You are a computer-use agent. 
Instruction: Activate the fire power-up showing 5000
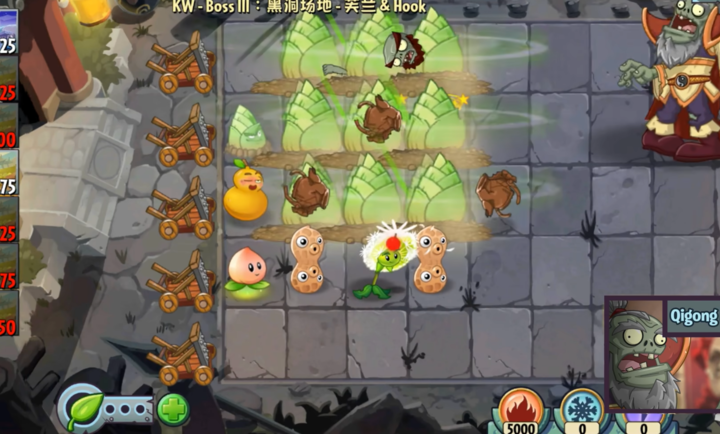click(520, 408)
